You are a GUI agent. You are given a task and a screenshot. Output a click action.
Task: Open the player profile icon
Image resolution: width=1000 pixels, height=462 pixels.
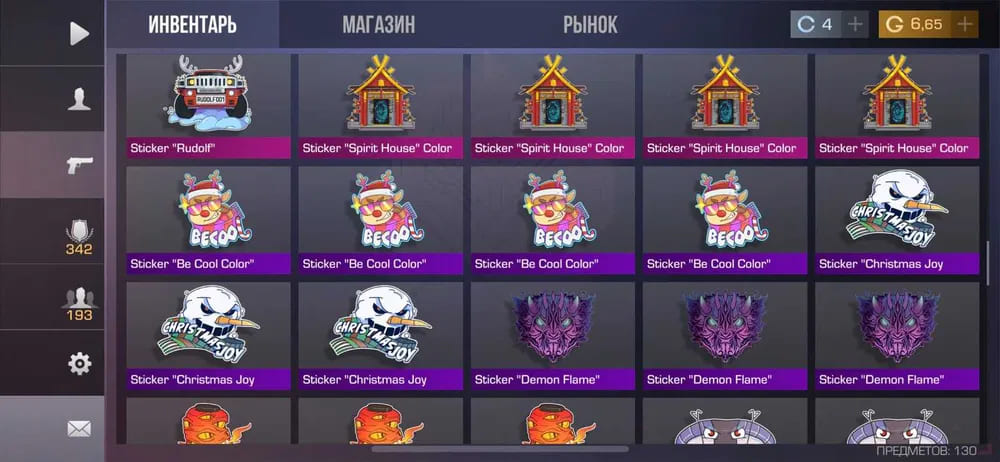pyautogui.click(x=79, y=99)
